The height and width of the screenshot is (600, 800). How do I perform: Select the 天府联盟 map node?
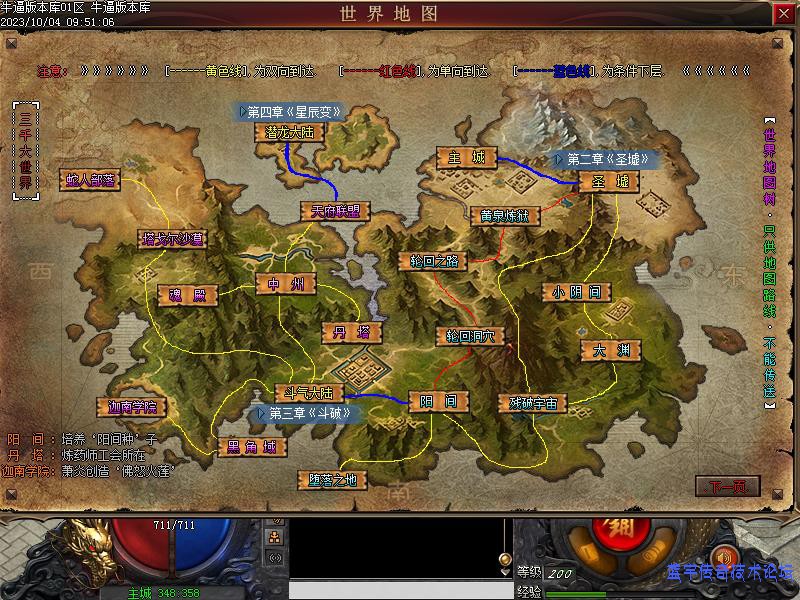[x=335, y=211]
